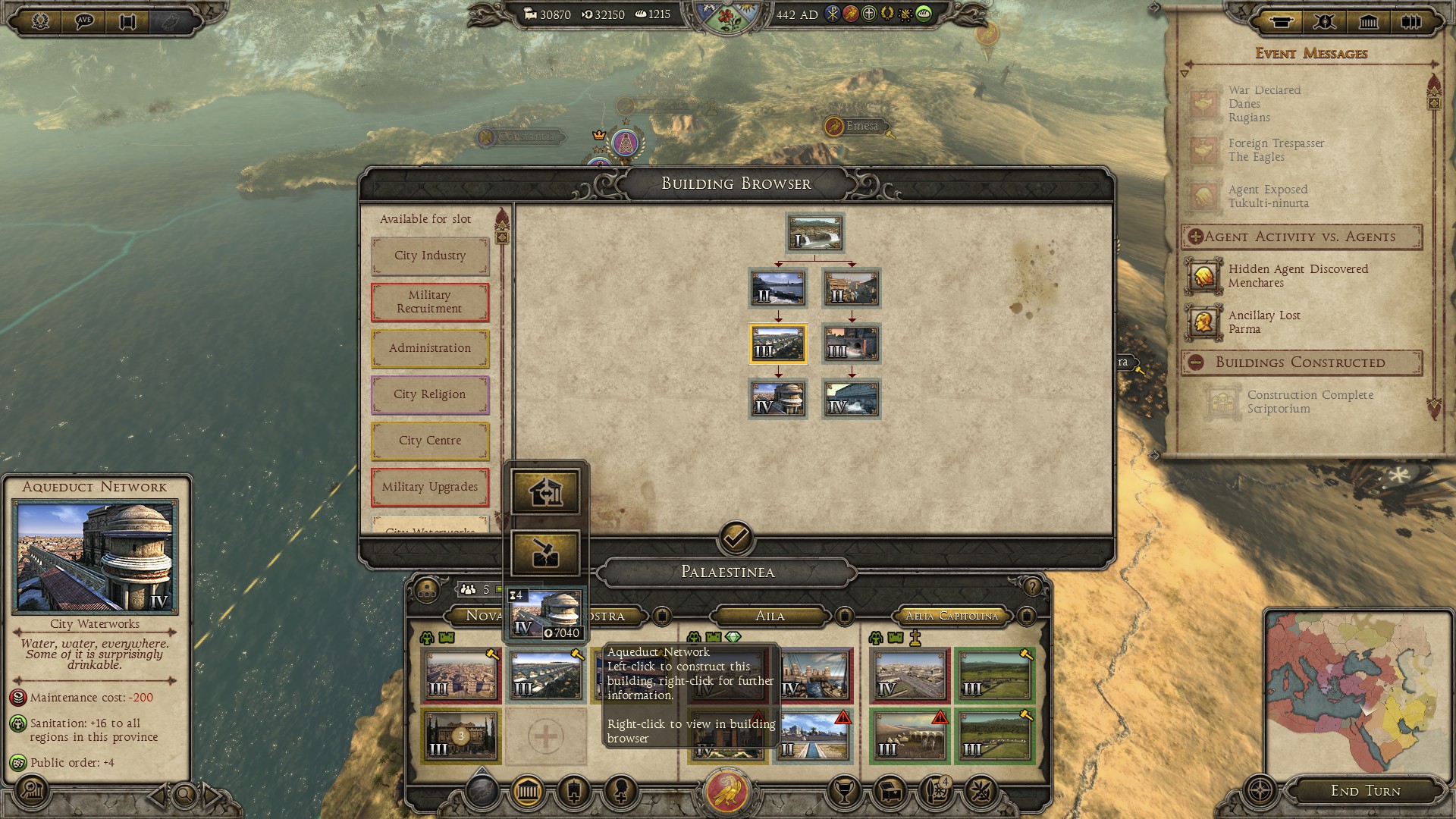The width and height of the screenshot is (1456, 819).
Task: Select the City Industry building category
Action: pyautogui.click(x=430, y=256)
